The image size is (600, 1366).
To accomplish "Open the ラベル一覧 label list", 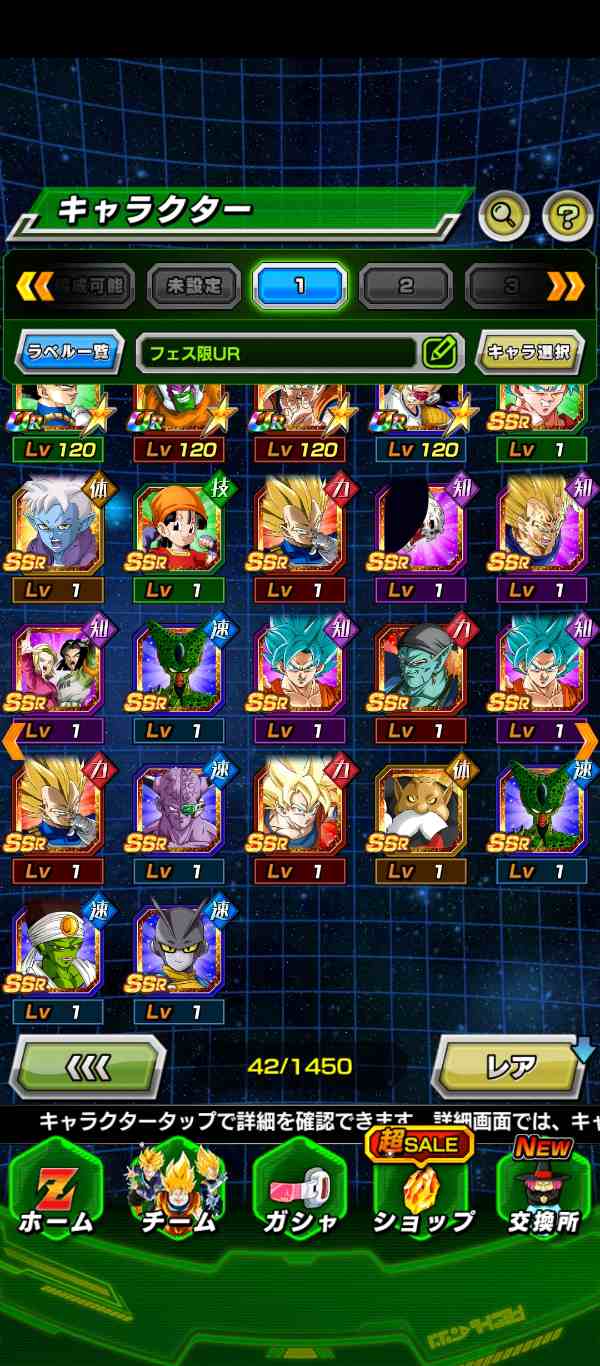I will tap(70, 352).
